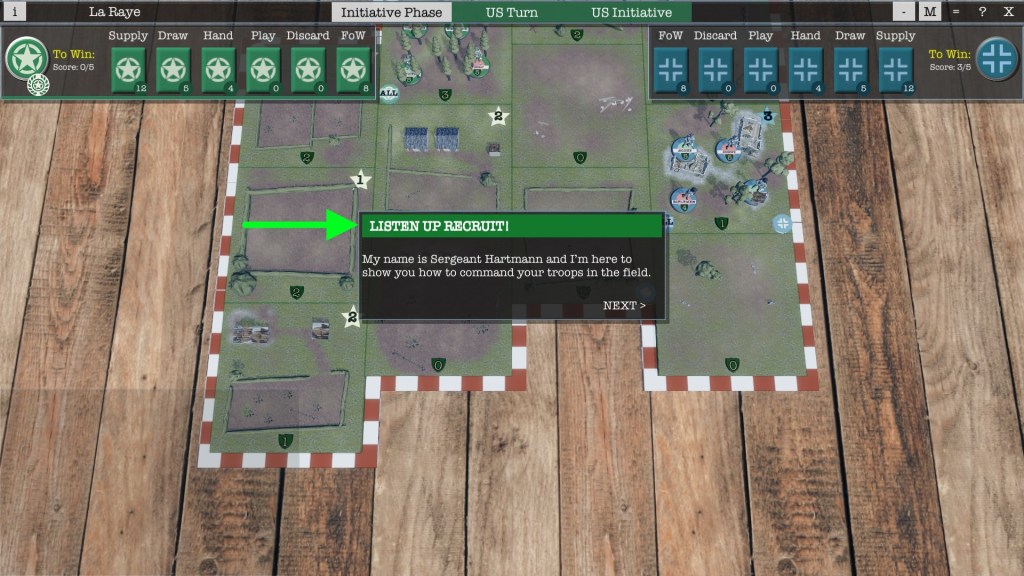This screenshot has height=576, width=1024.
Task: Show the US Discard pile
Action: (x=308, y=70)
